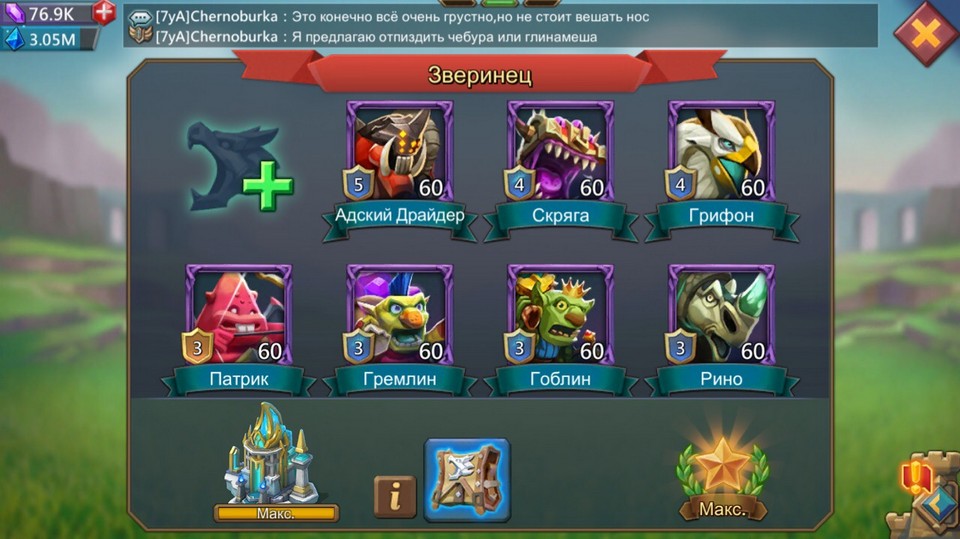960x539 pixels.
Task: Choose the Гоблин monster
Action: pos(561,316)
